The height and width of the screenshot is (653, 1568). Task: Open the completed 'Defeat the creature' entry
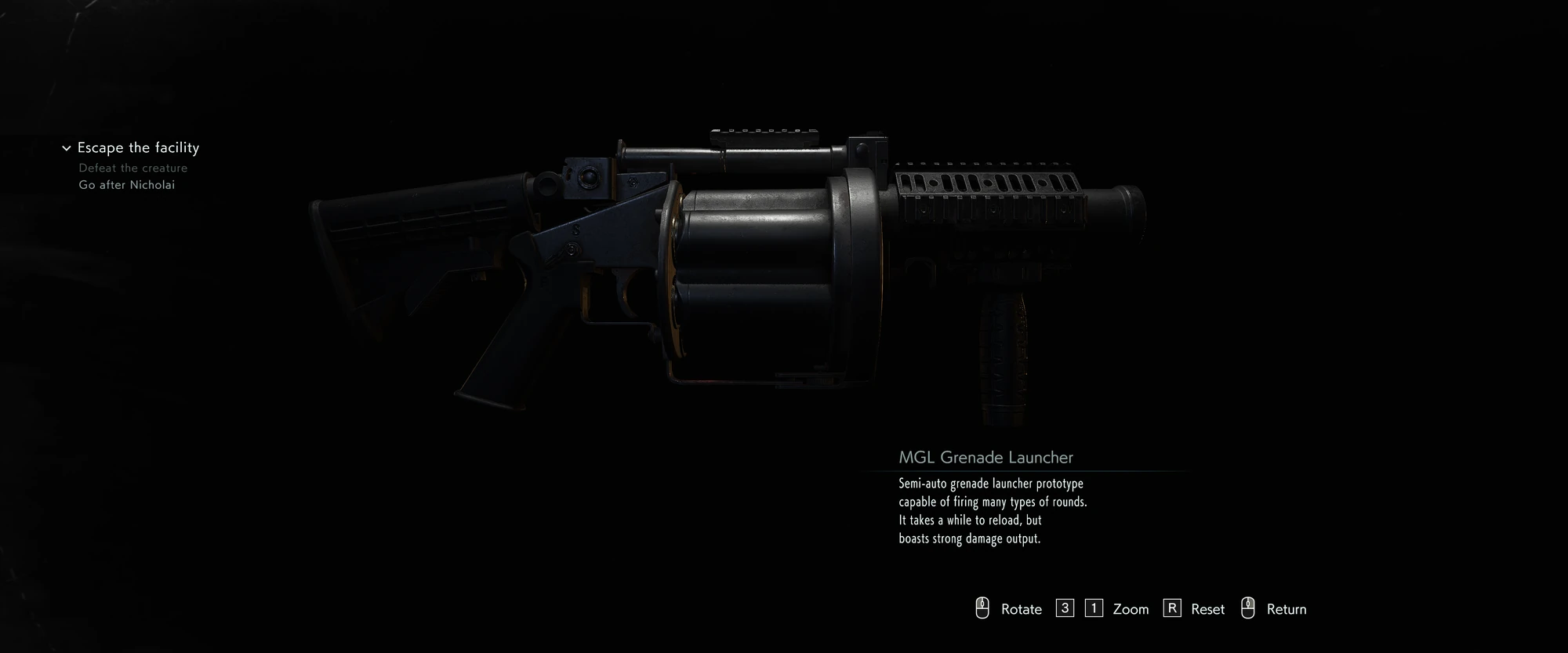click(x=132, y=168)
